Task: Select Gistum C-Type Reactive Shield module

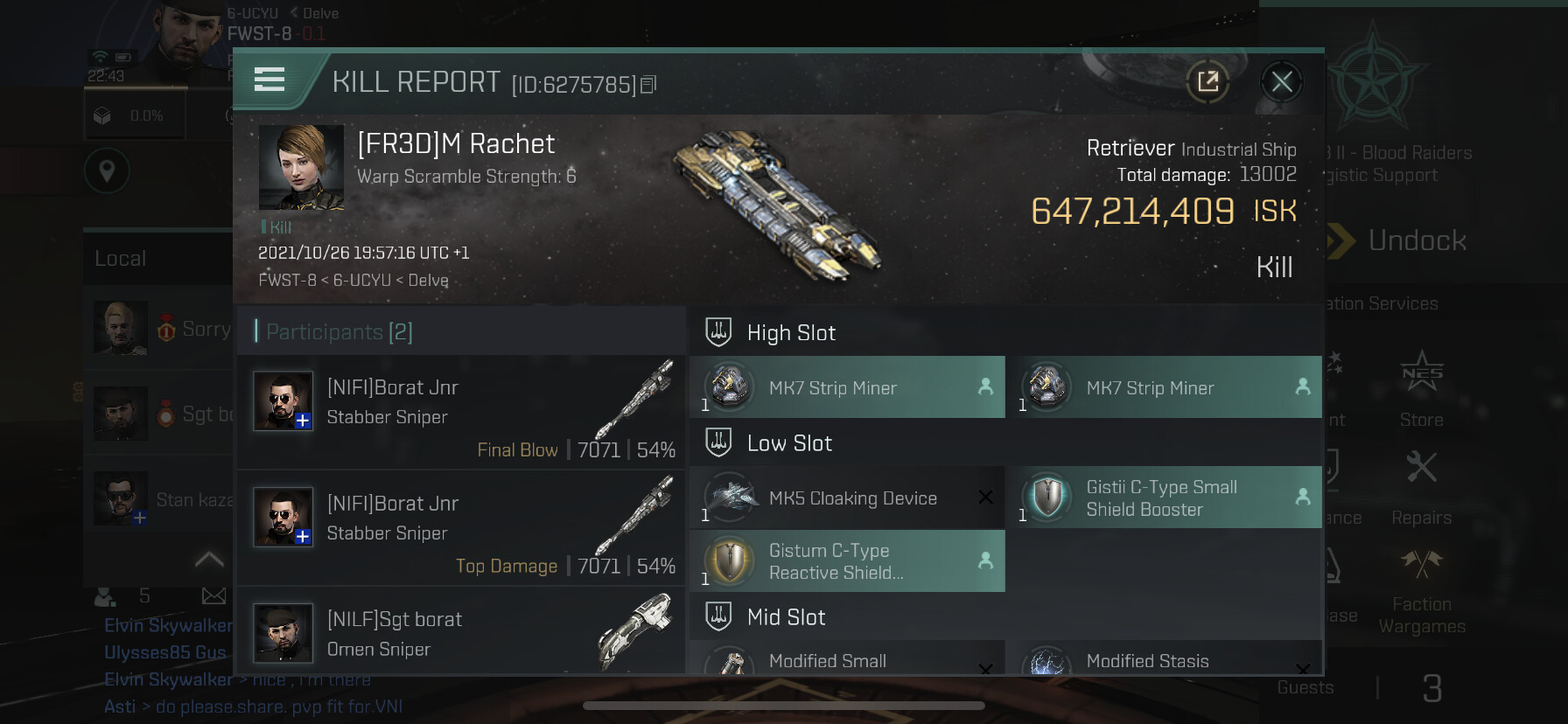Action: point(847,561)
